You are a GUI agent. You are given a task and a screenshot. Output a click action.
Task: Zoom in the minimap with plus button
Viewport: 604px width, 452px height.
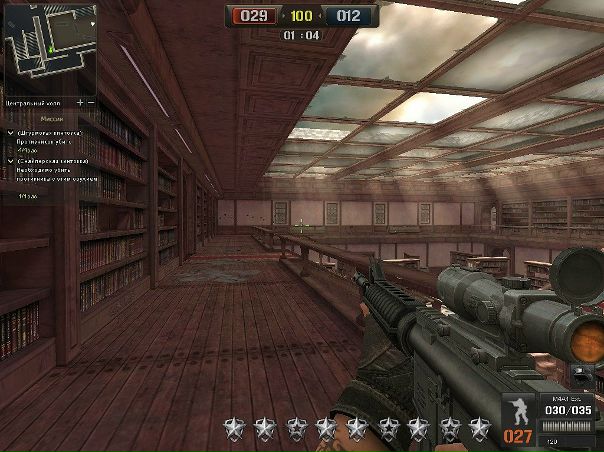pyautogui.click(x=80, y=102)
